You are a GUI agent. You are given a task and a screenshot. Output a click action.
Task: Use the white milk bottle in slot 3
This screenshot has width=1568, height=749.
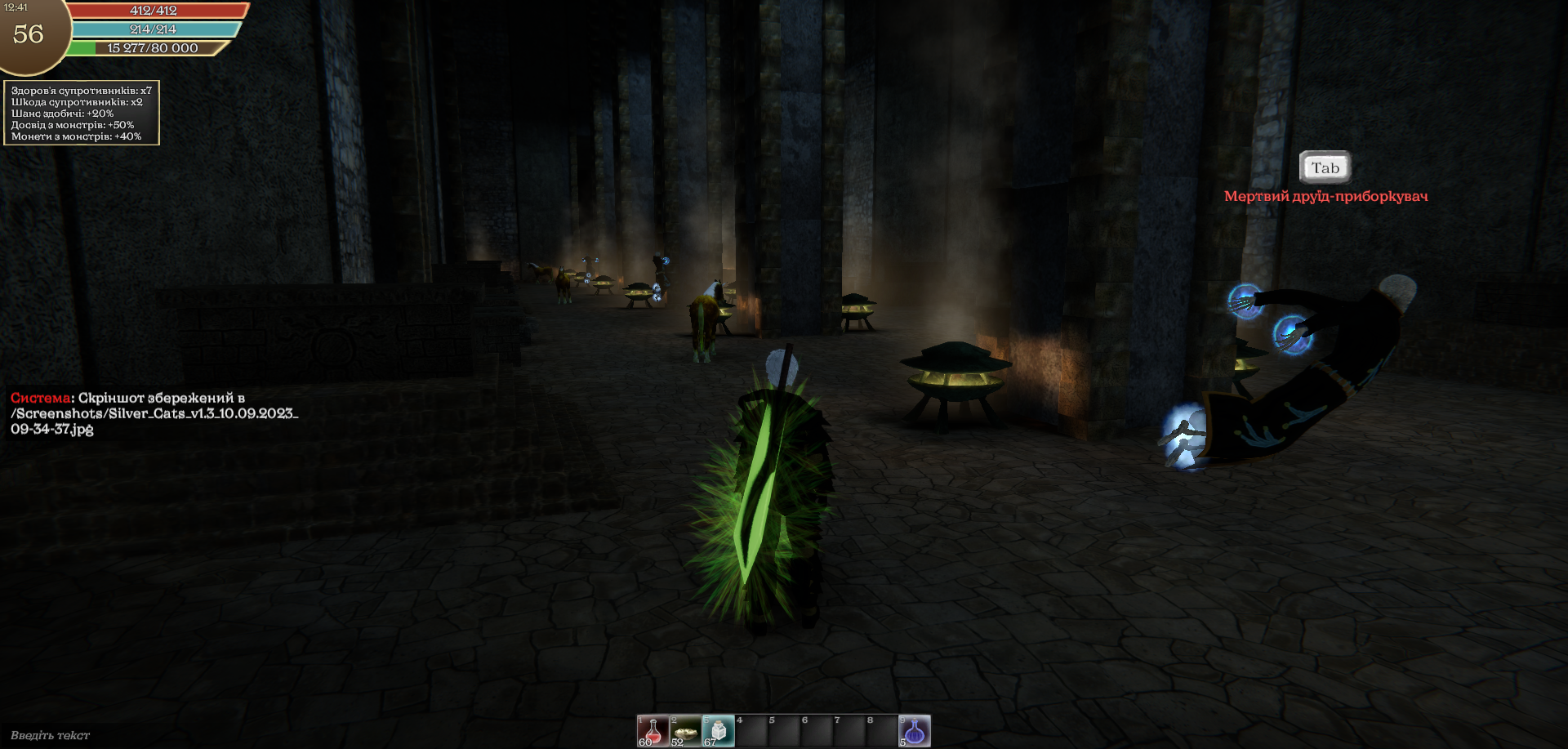(718, 730)
